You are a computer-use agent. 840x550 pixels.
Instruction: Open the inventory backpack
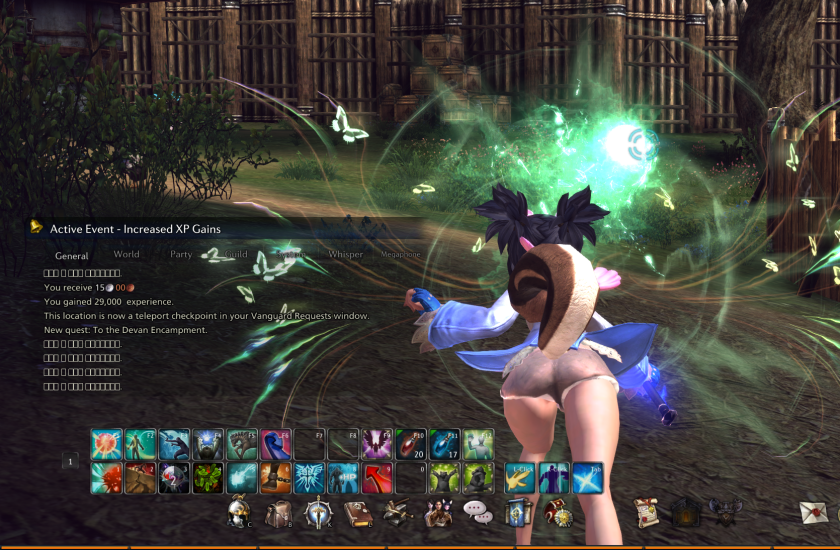(278, 511)
